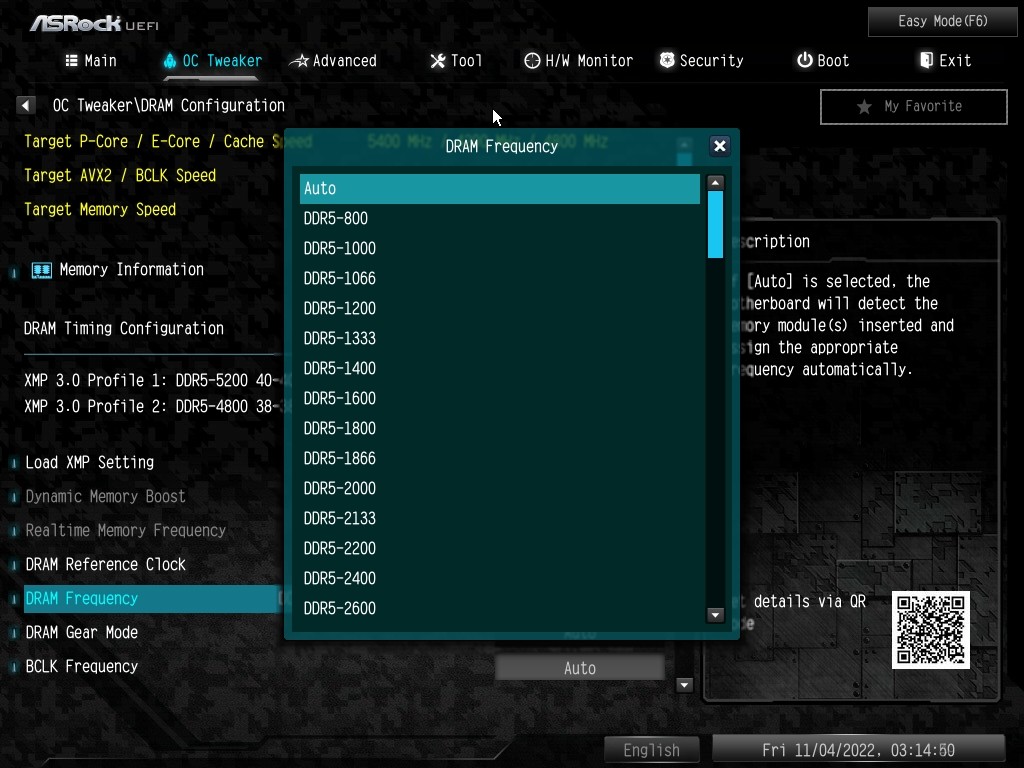Choose DDR5-800 from the list

coord(499,219)
